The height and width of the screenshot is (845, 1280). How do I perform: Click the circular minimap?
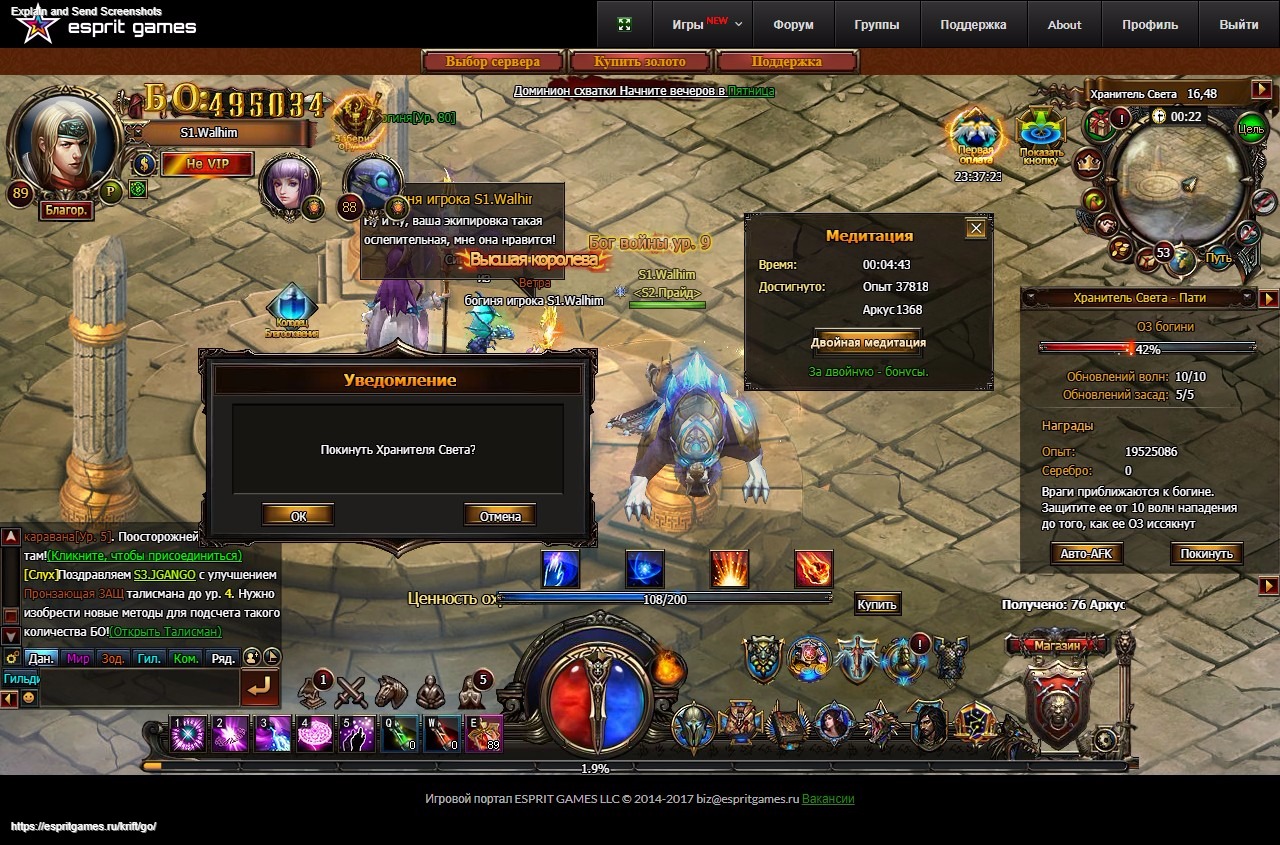[x=1176, y=191]
